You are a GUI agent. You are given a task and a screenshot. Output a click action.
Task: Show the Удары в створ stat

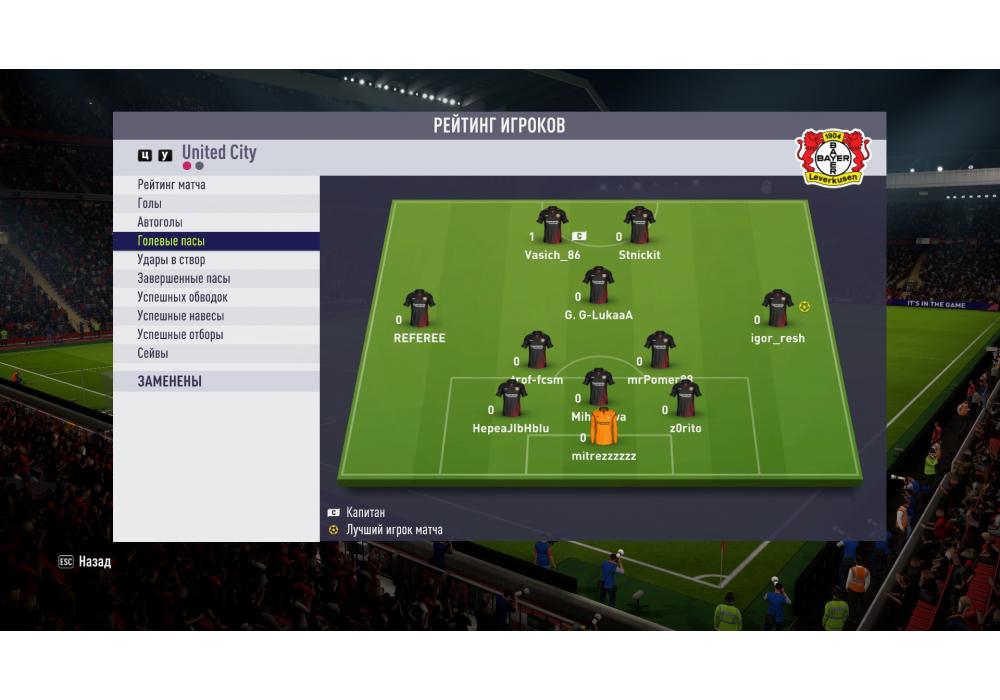tap(171, 260)
